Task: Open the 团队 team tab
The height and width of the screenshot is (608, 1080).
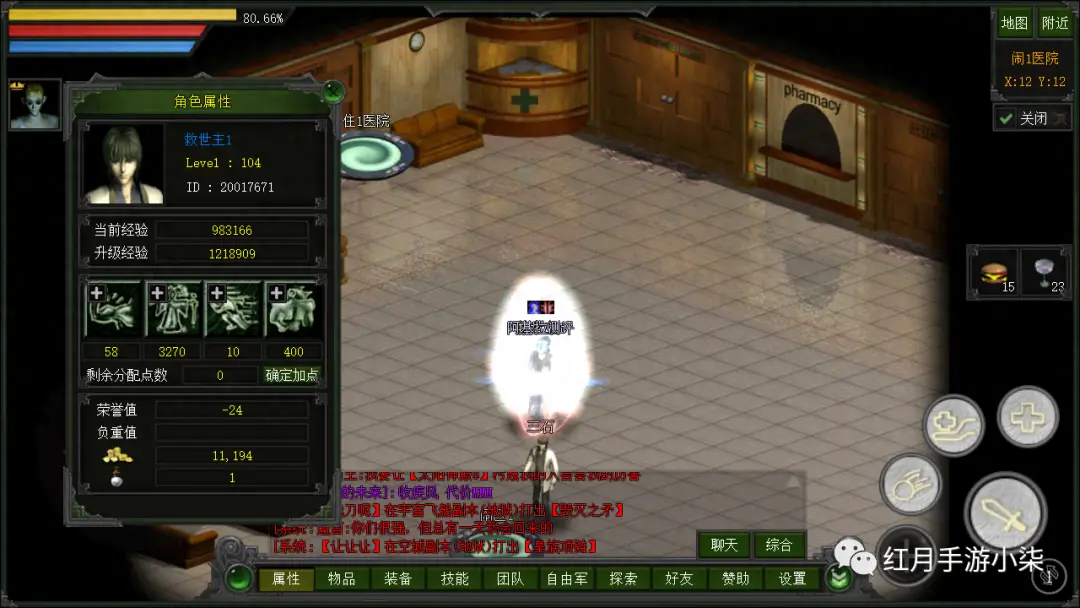Action: pos(511,579)
